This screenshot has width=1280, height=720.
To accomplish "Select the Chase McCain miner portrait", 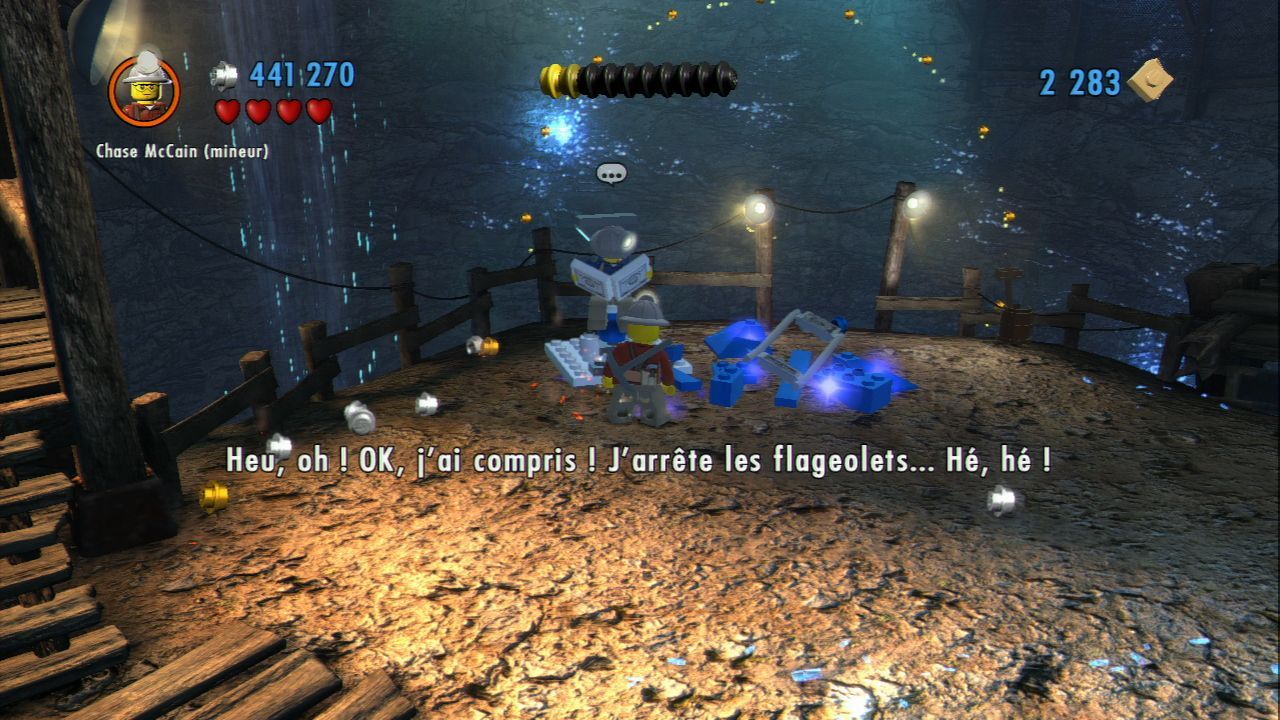I will pyautogui.click(x=144, y=90).
